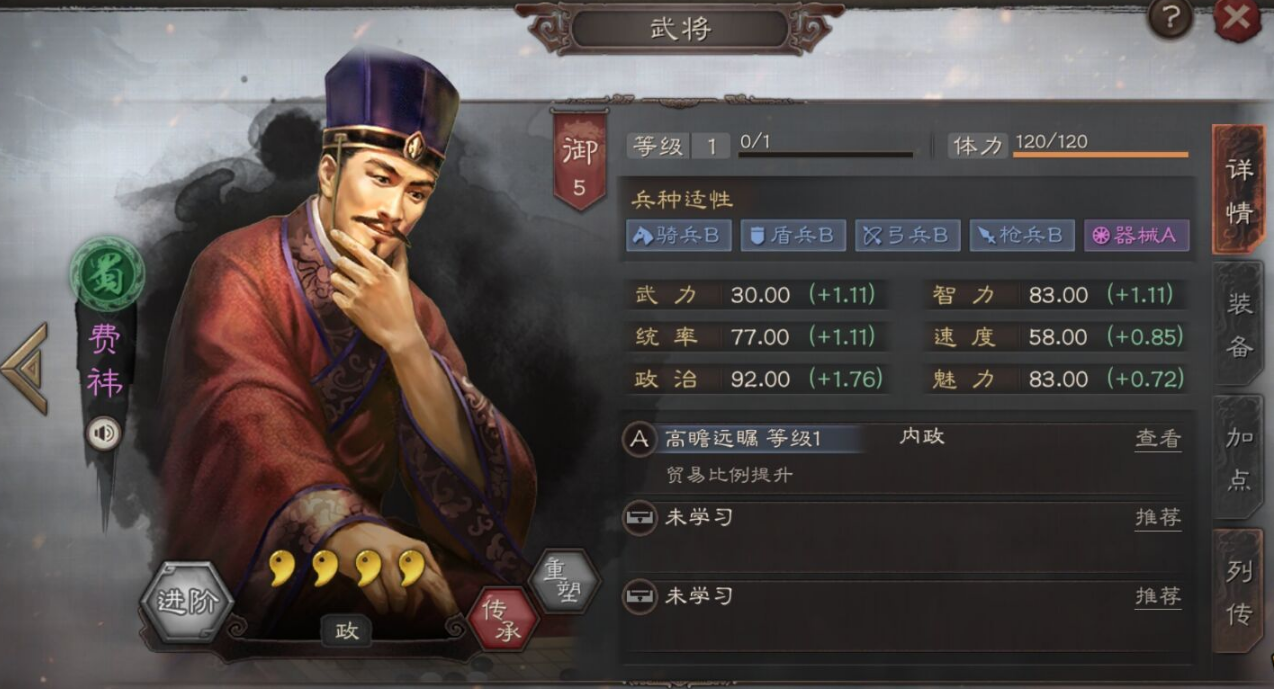The height and width of the screenshot is (689, 1274).
Task: View 高瞻远瞩 skill details via 查看
Action: (1157, 438)
